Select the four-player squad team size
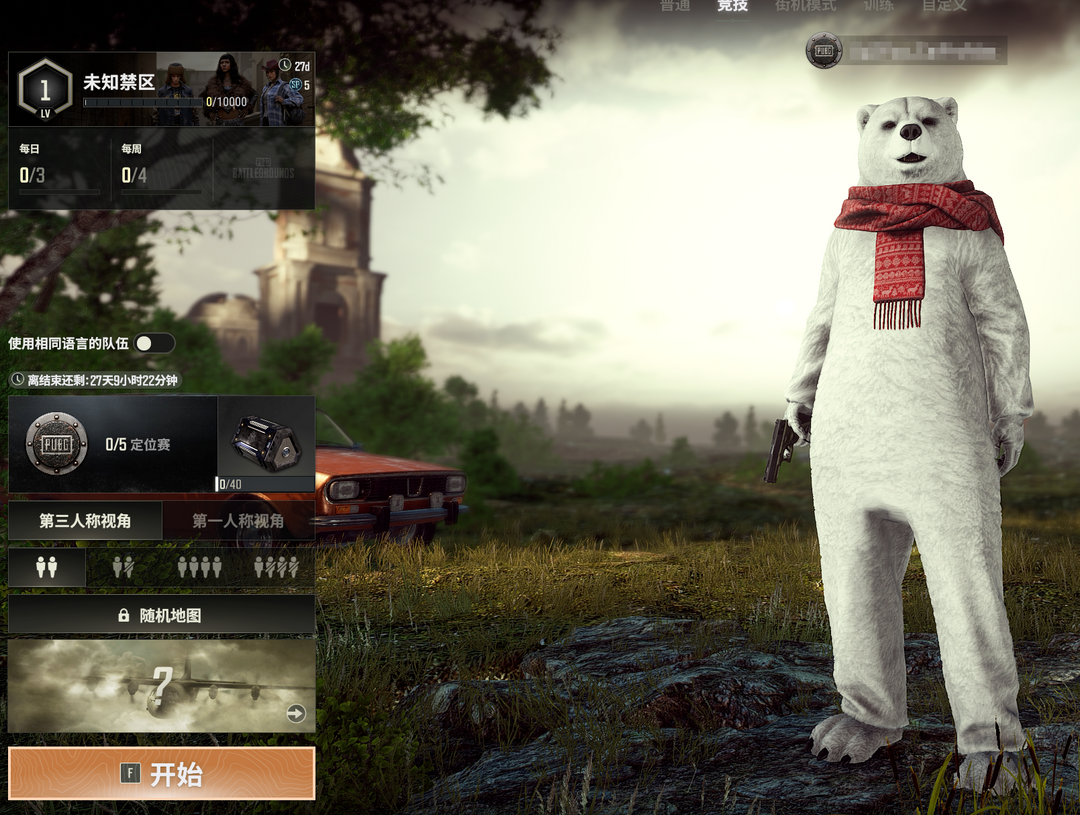The image size is (1080, 815). click(x=199, y=568)
